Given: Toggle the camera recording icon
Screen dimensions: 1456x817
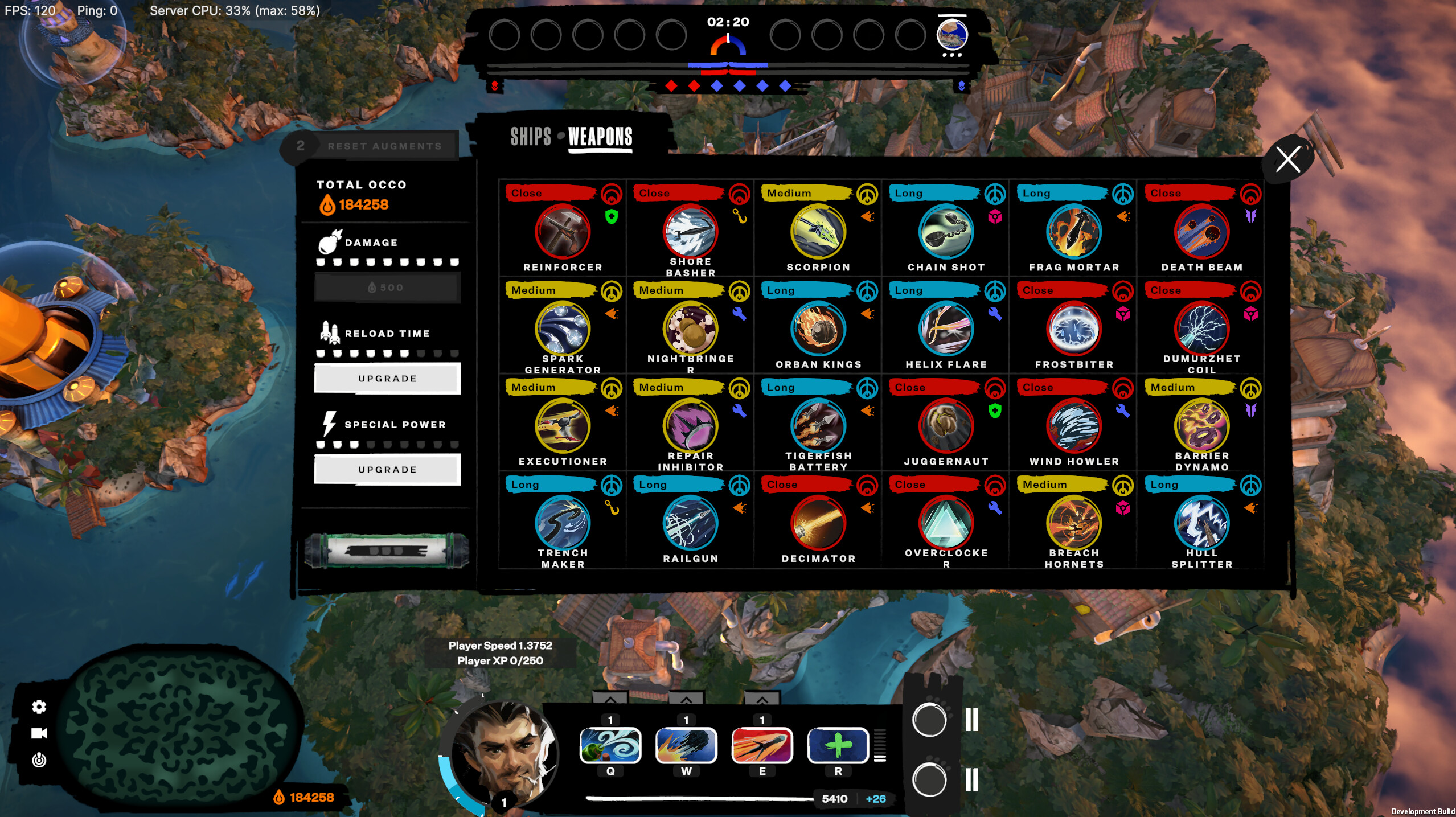Looking at the screenshot, I should [x=39, y=733].
